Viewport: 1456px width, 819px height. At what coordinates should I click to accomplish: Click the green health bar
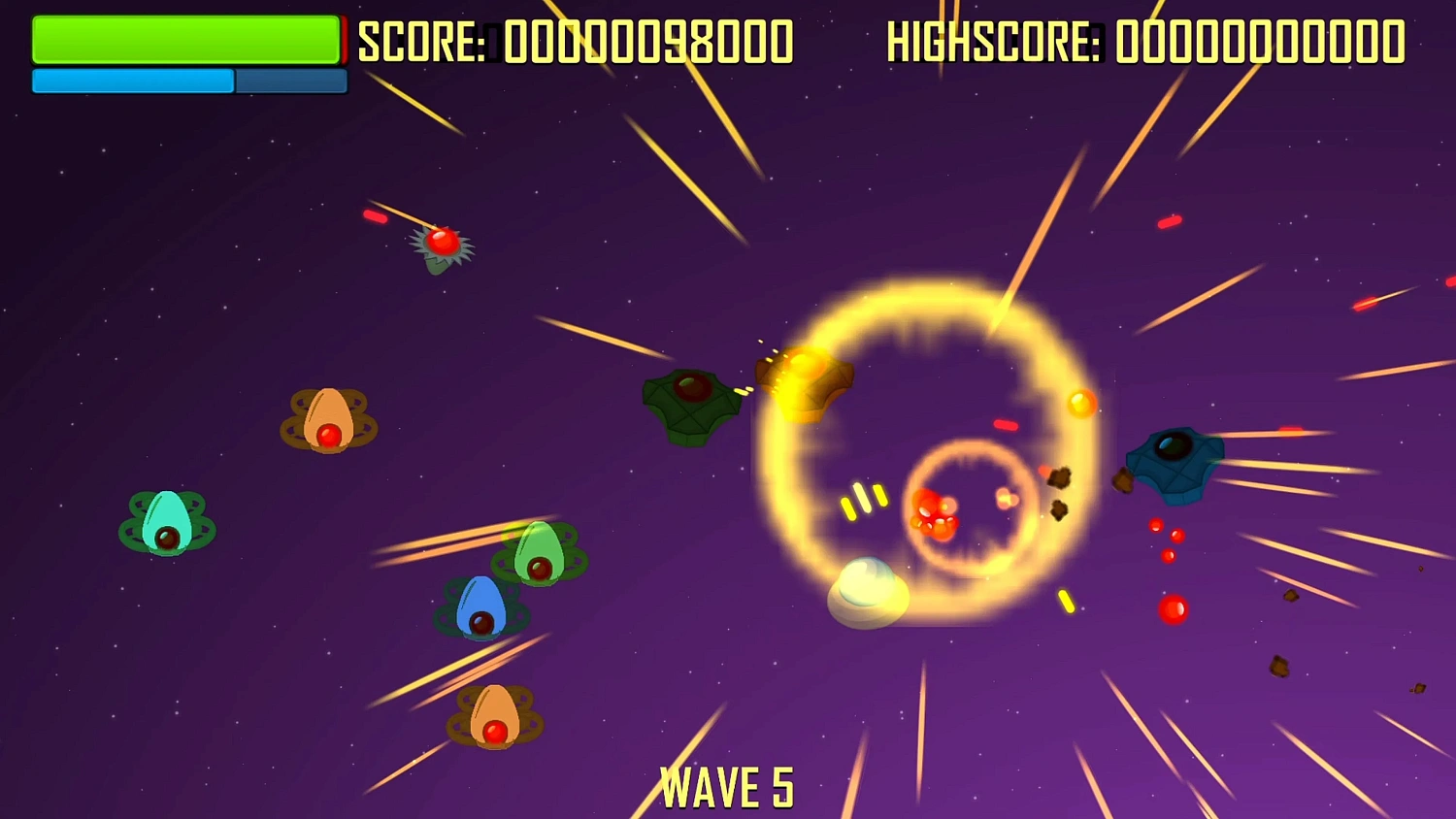[184, 41]
